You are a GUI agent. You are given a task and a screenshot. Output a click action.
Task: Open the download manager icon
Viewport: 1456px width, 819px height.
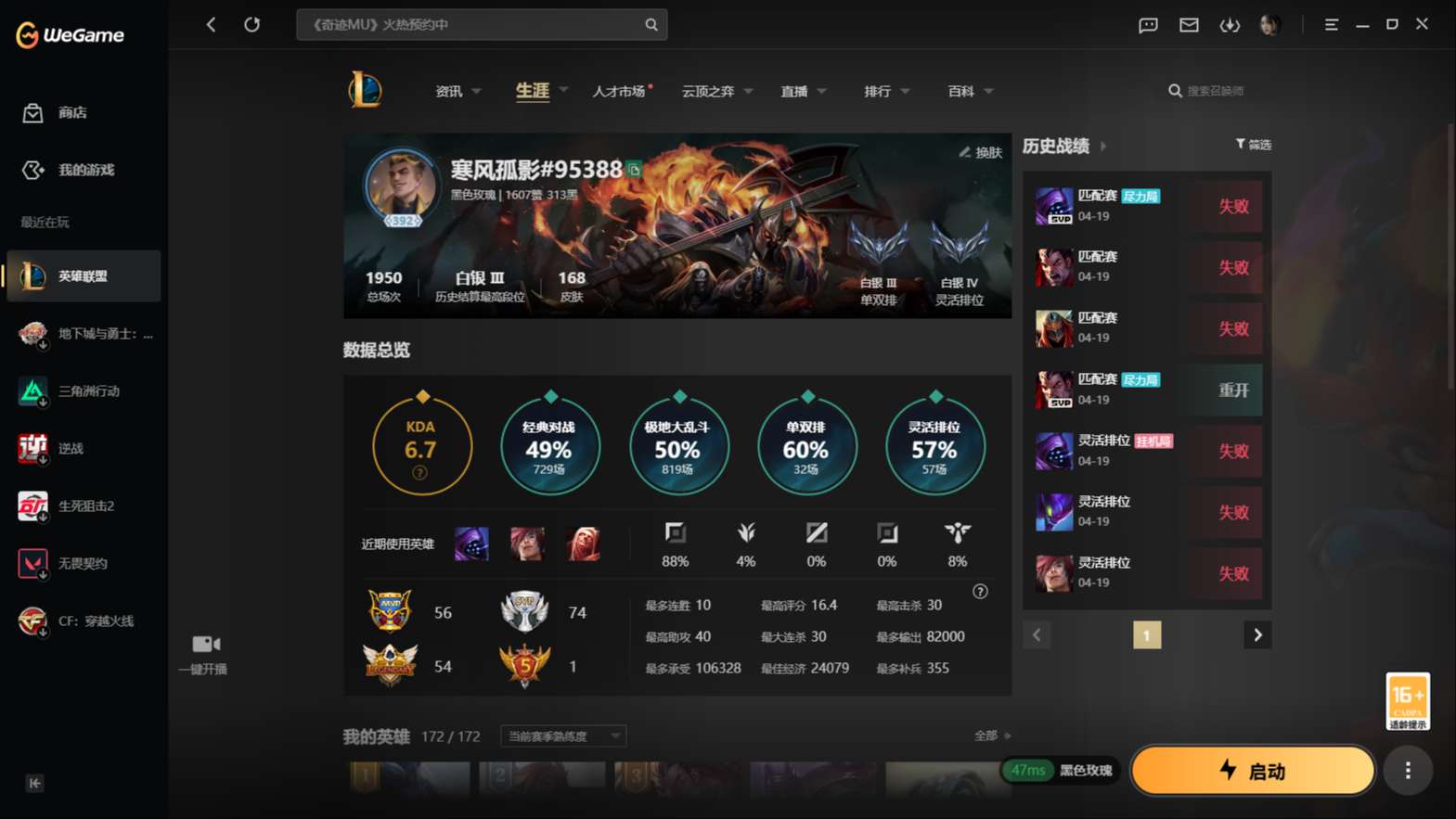1230,25
